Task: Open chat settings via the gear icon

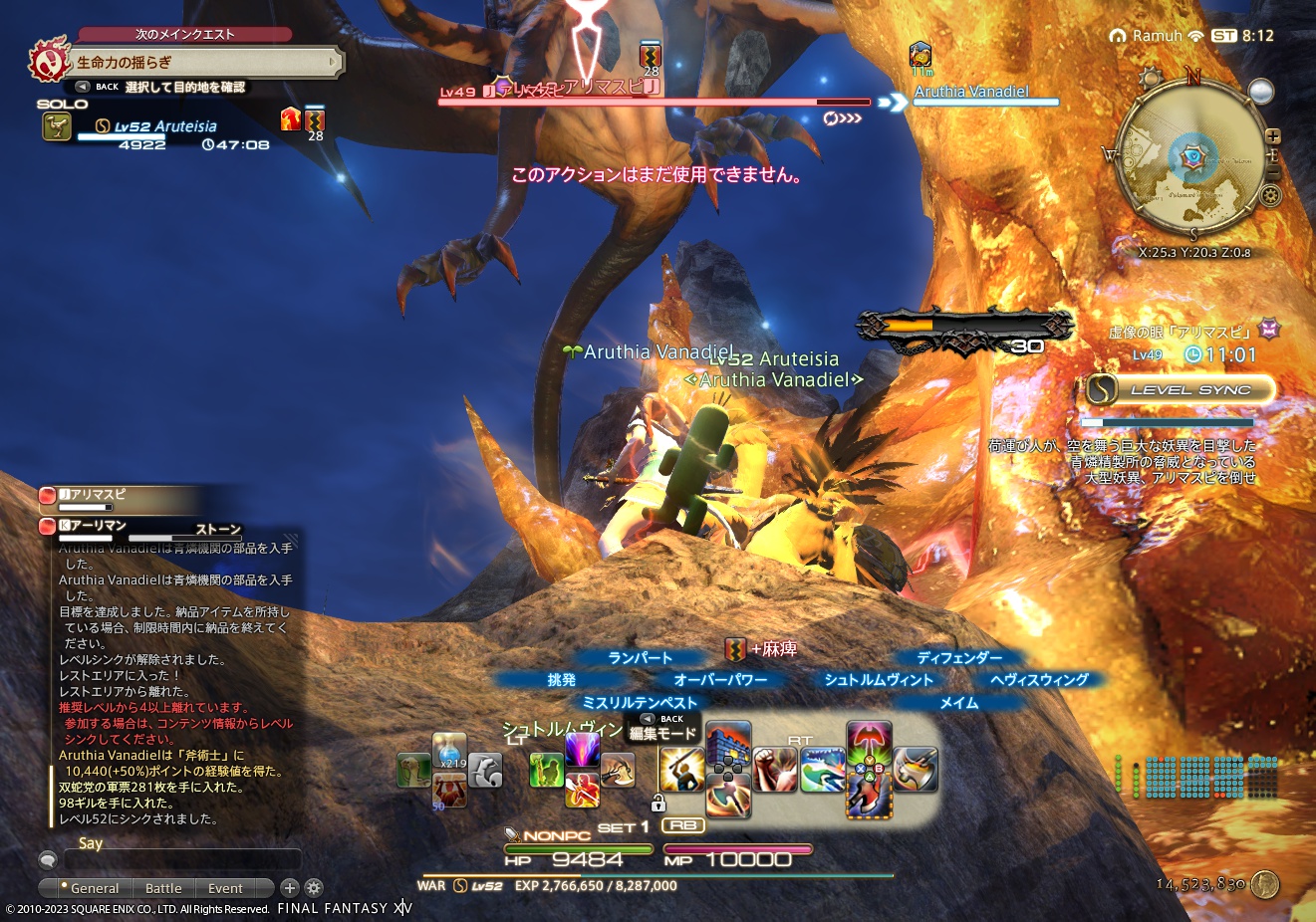Action: [x=314, y=887]
